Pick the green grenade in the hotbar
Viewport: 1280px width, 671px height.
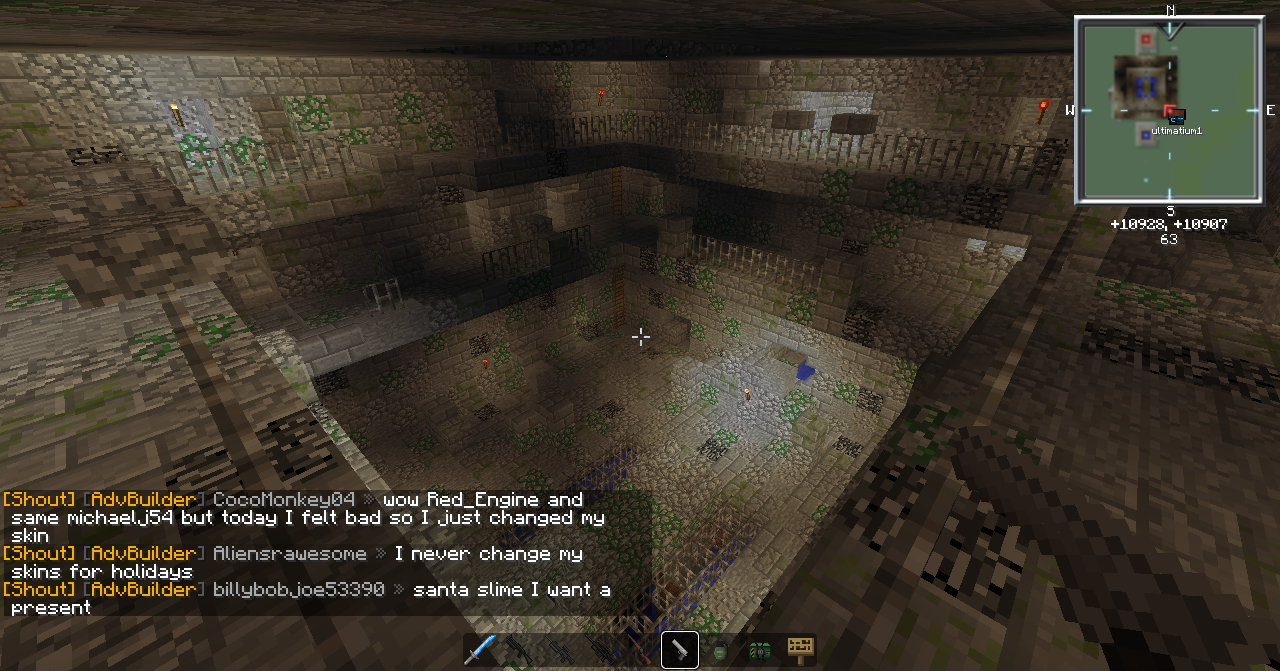(720, 651)
